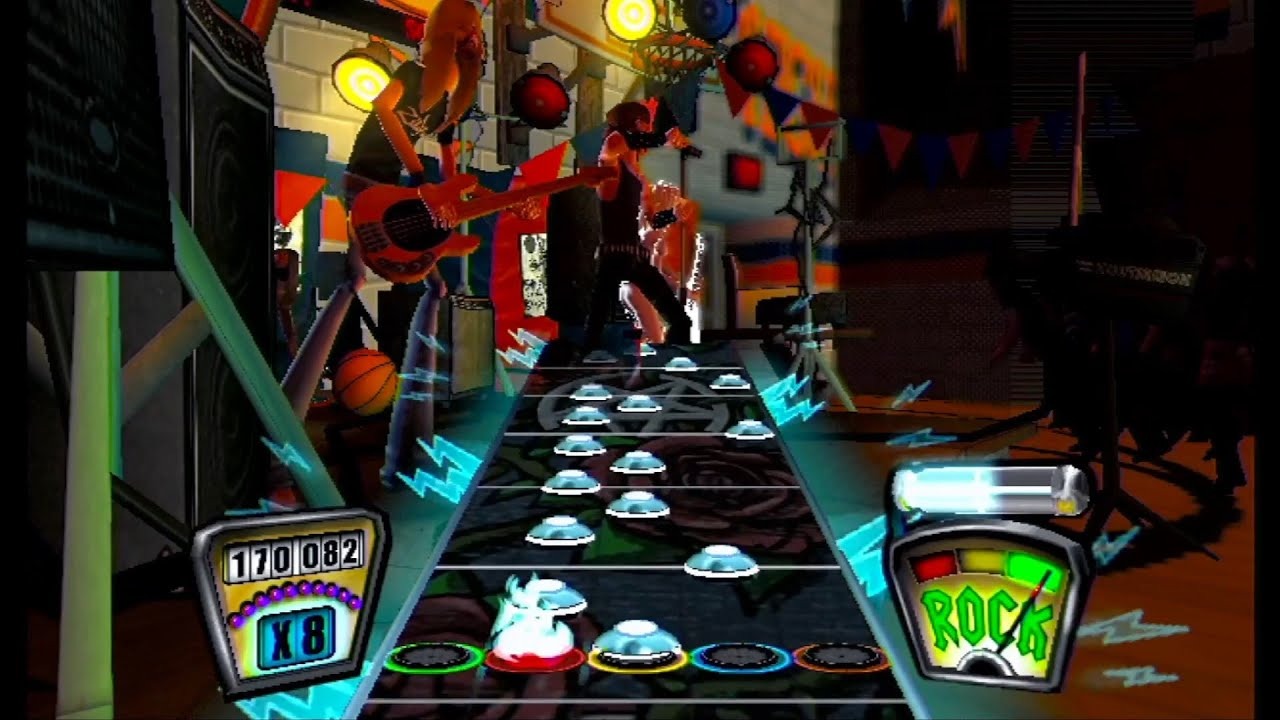
Task: Hit the green fret button
Action: [x=435, y=657]
